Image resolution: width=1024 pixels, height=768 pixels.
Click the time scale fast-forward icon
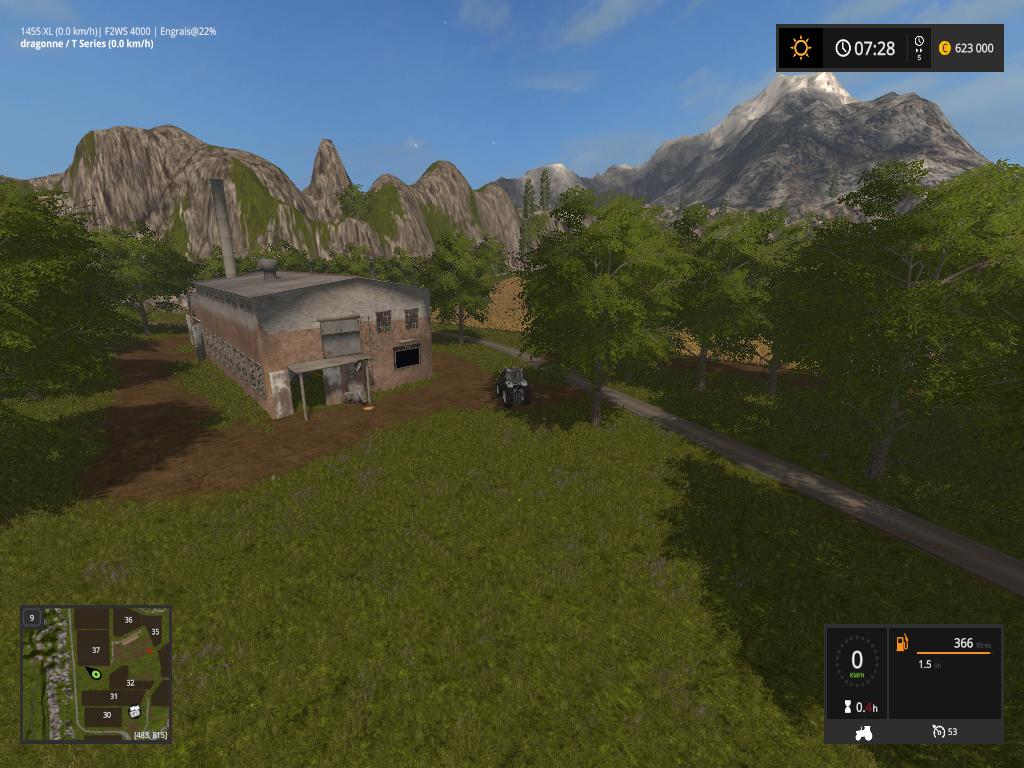[919, 43]
